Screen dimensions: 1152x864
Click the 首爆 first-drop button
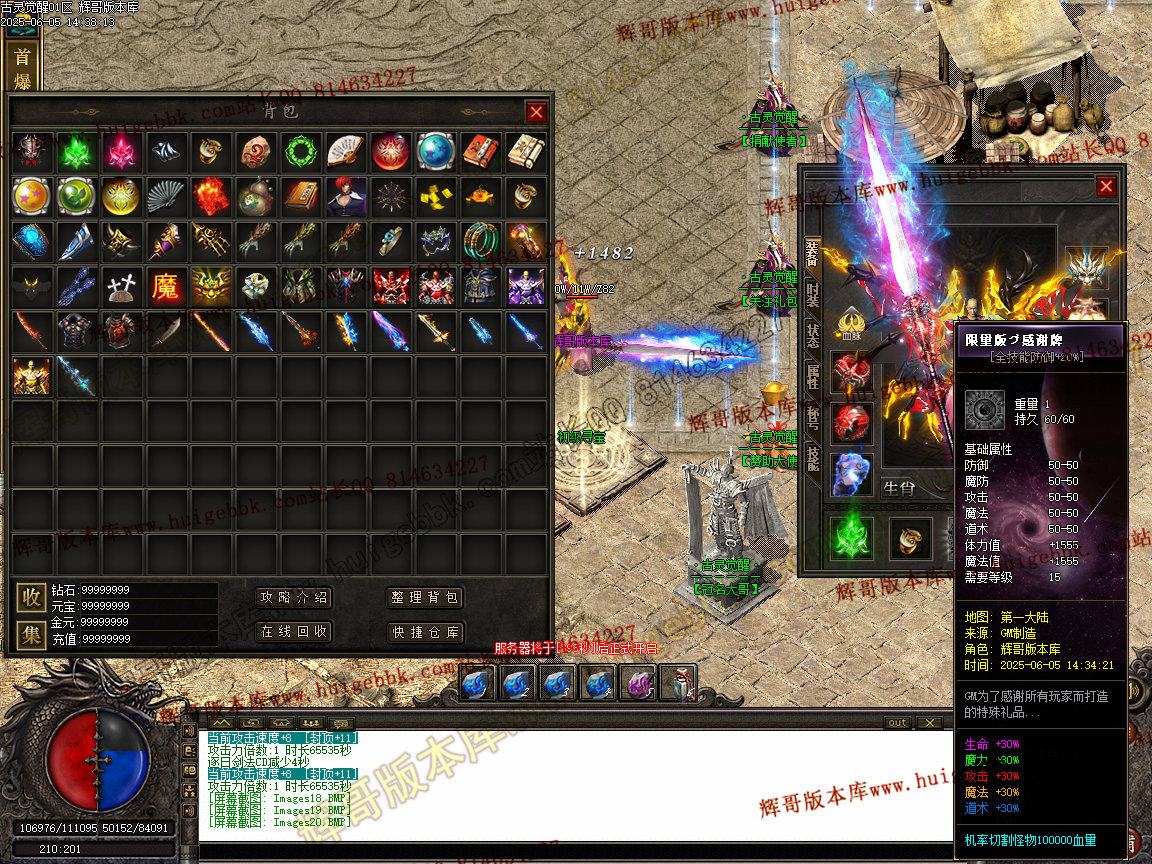point(22,68)
